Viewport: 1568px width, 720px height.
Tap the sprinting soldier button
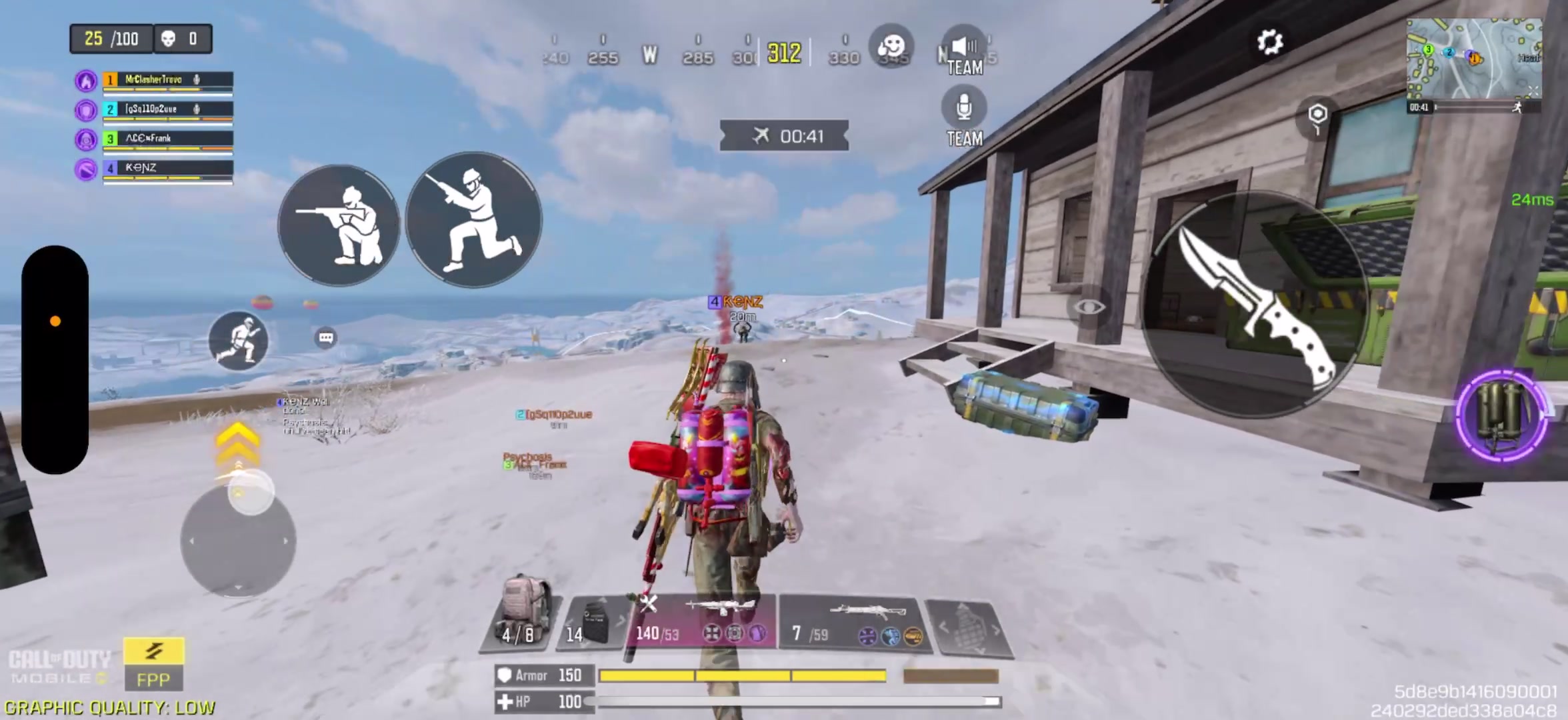click(x=238, y=341)
